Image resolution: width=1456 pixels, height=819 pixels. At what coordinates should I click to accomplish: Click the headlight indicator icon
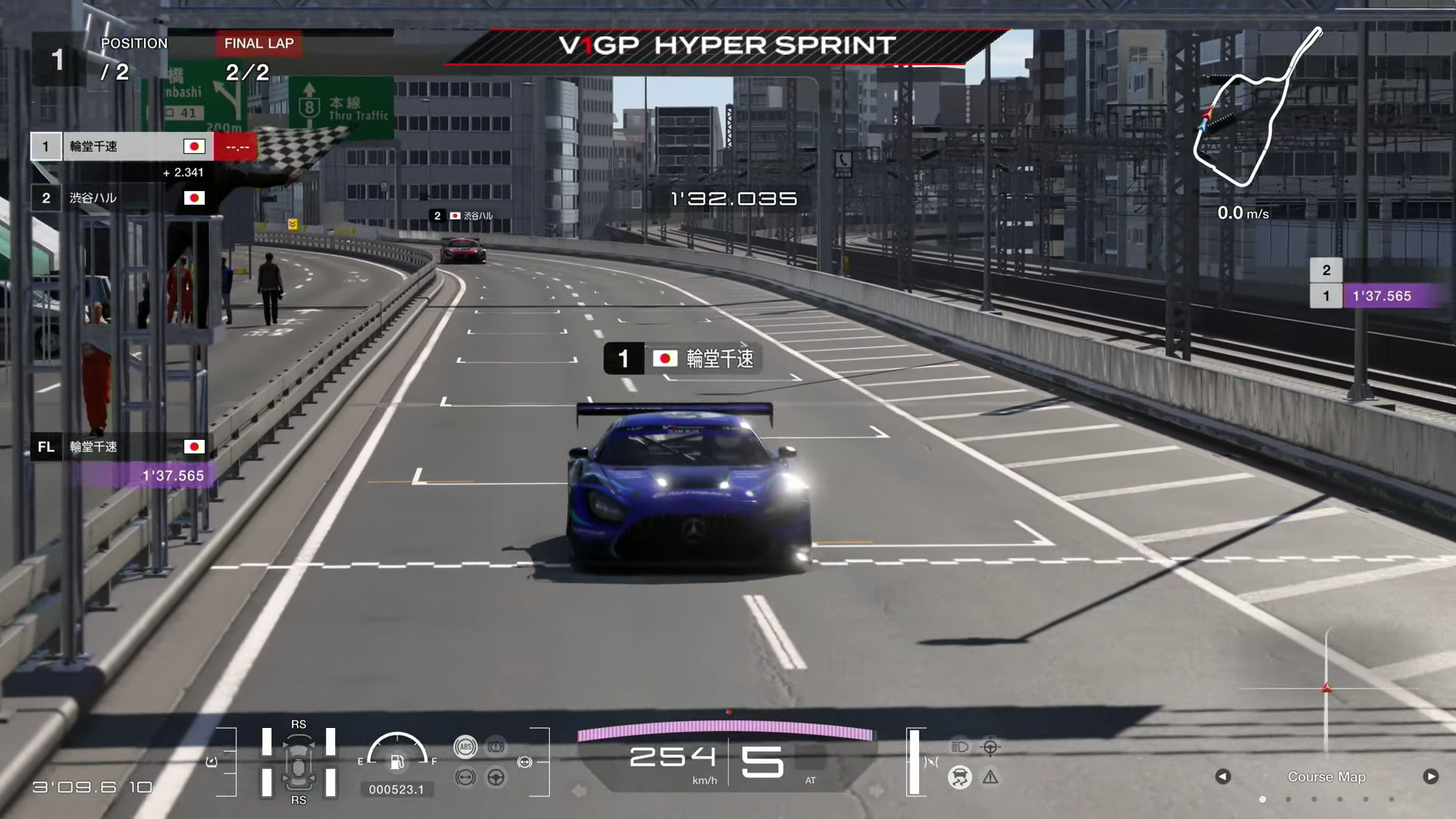959,747
